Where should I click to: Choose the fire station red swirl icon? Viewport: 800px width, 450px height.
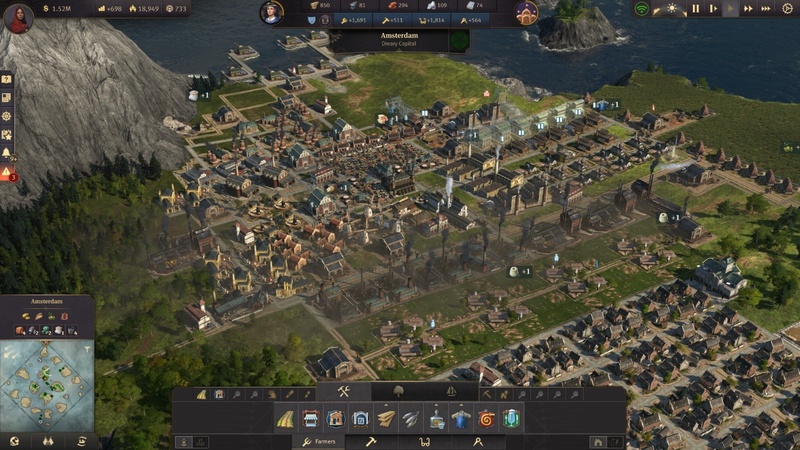point(487,418)
